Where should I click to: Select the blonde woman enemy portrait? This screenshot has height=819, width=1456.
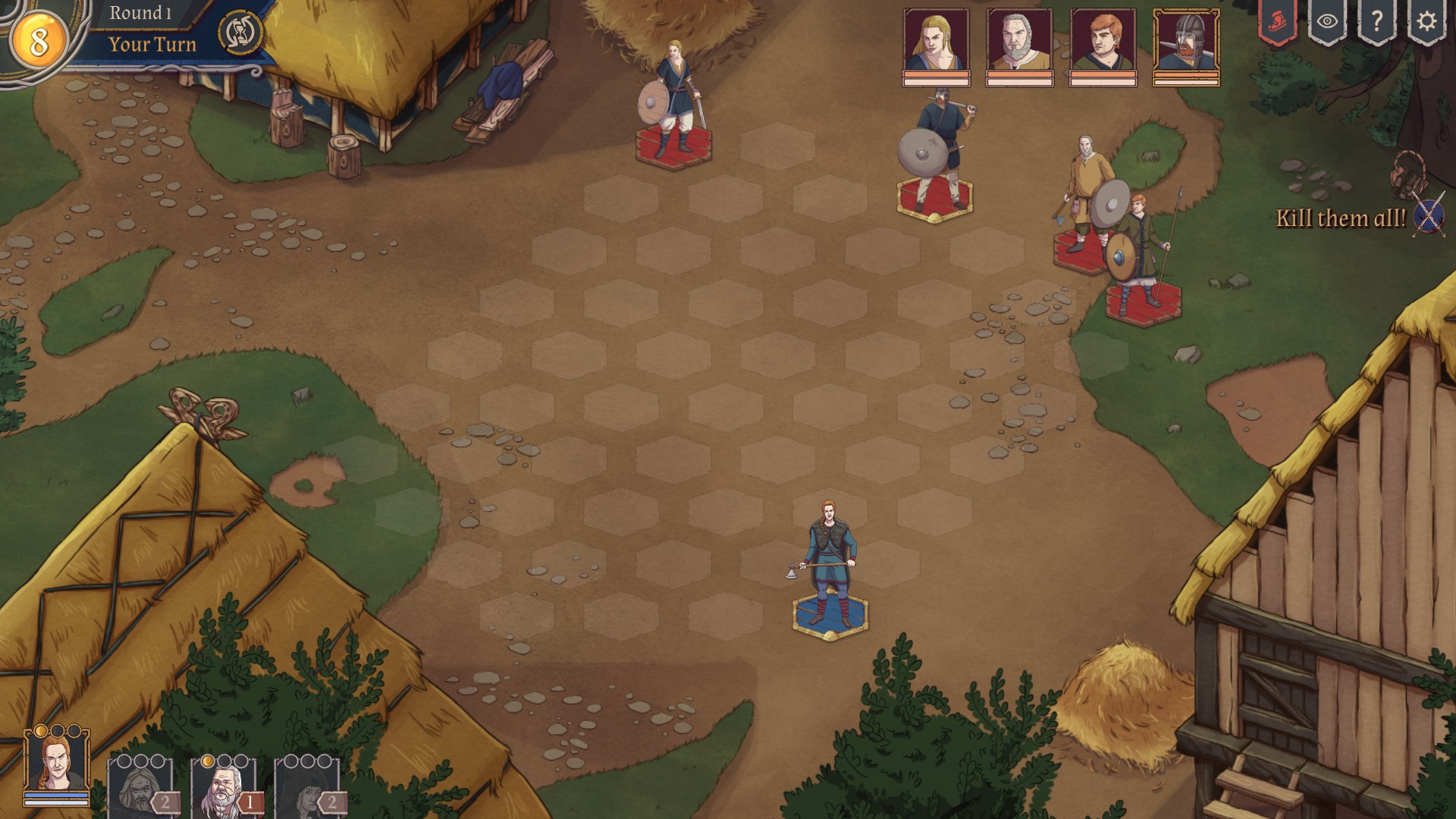click(x=936, y=41)
